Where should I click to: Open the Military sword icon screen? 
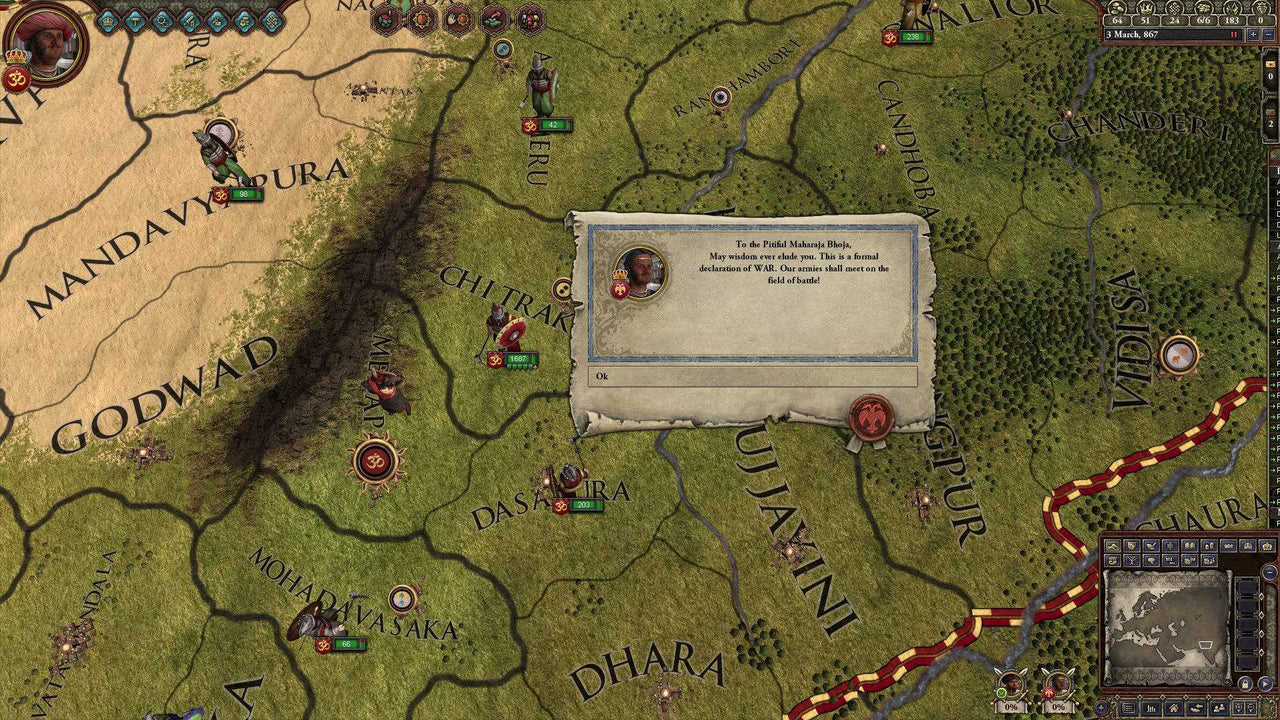(190, 19)
